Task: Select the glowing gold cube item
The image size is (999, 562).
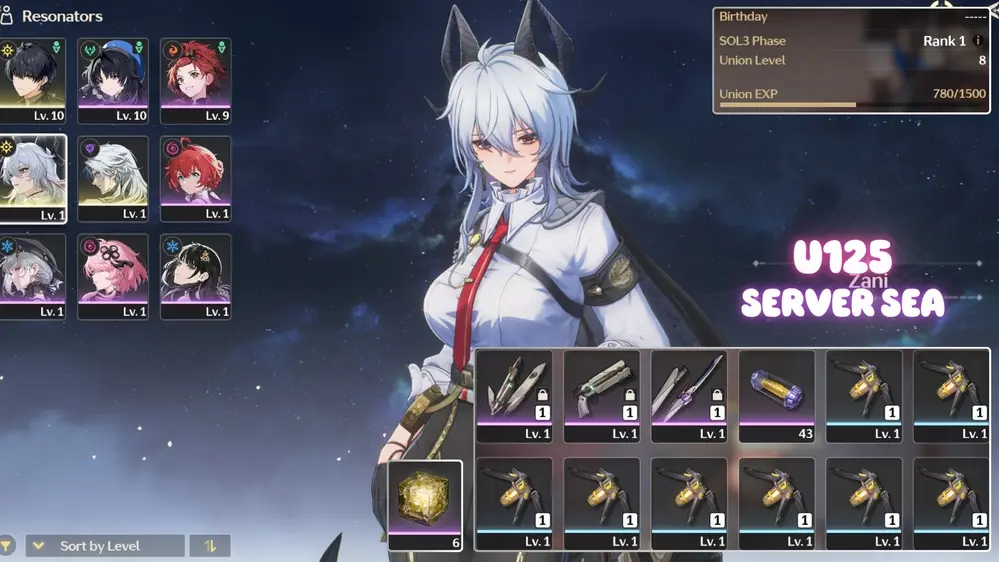Action: [425, 505]
